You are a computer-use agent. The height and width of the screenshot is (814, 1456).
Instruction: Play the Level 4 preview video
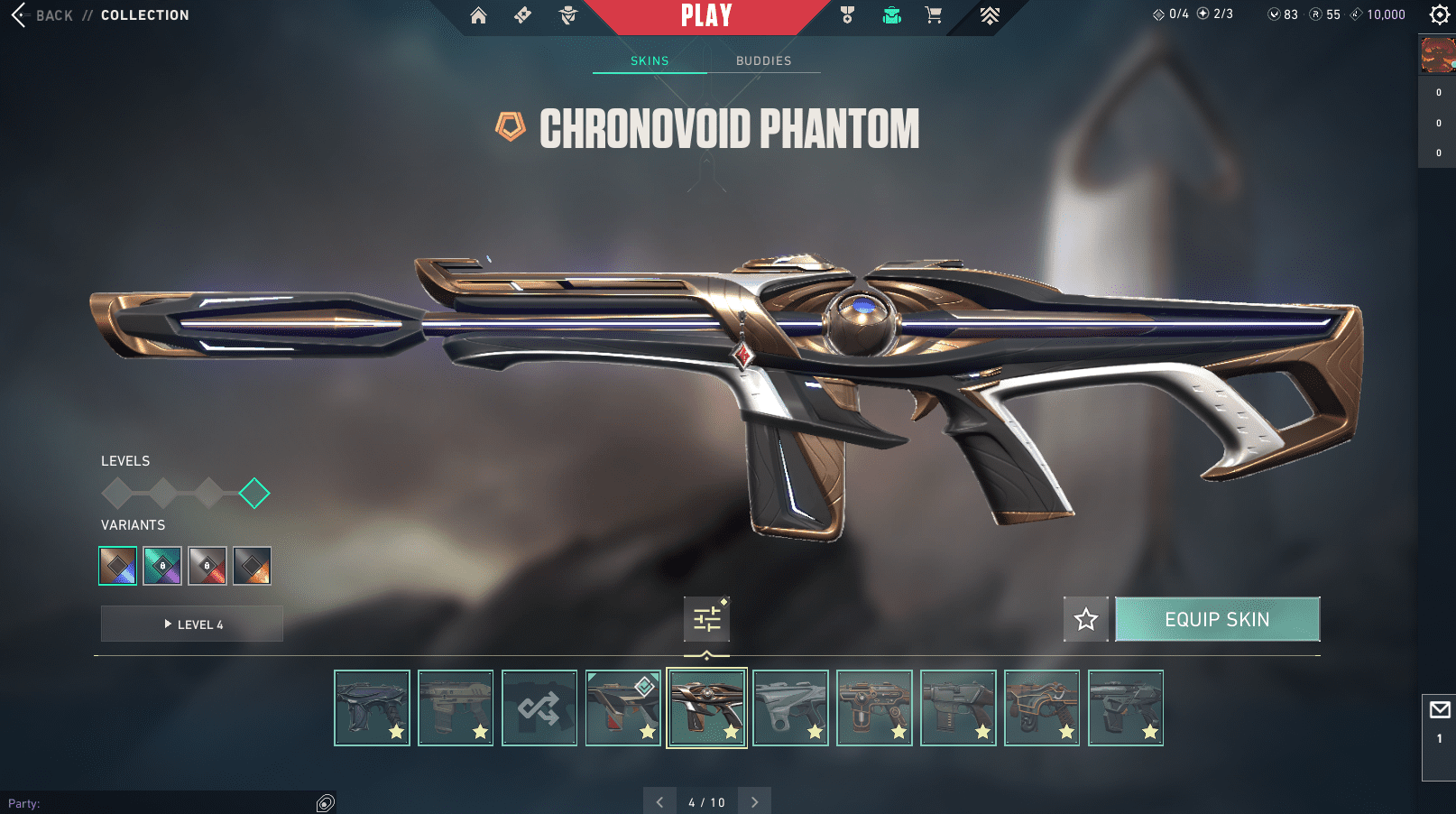tap(192, 624)
